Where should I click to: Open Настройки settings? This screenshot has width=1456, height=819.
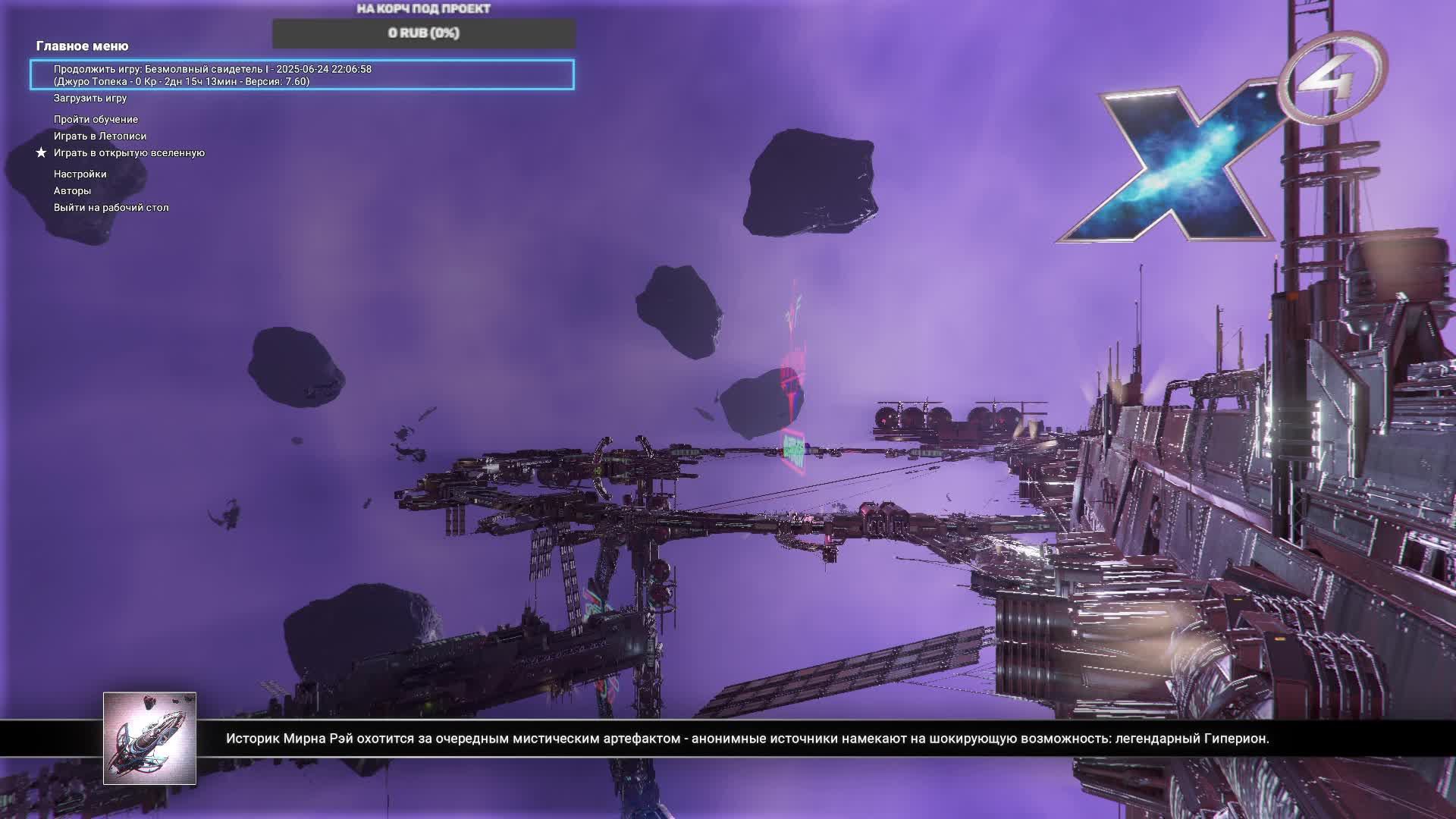pyautogui.click(x=80, y=174)
